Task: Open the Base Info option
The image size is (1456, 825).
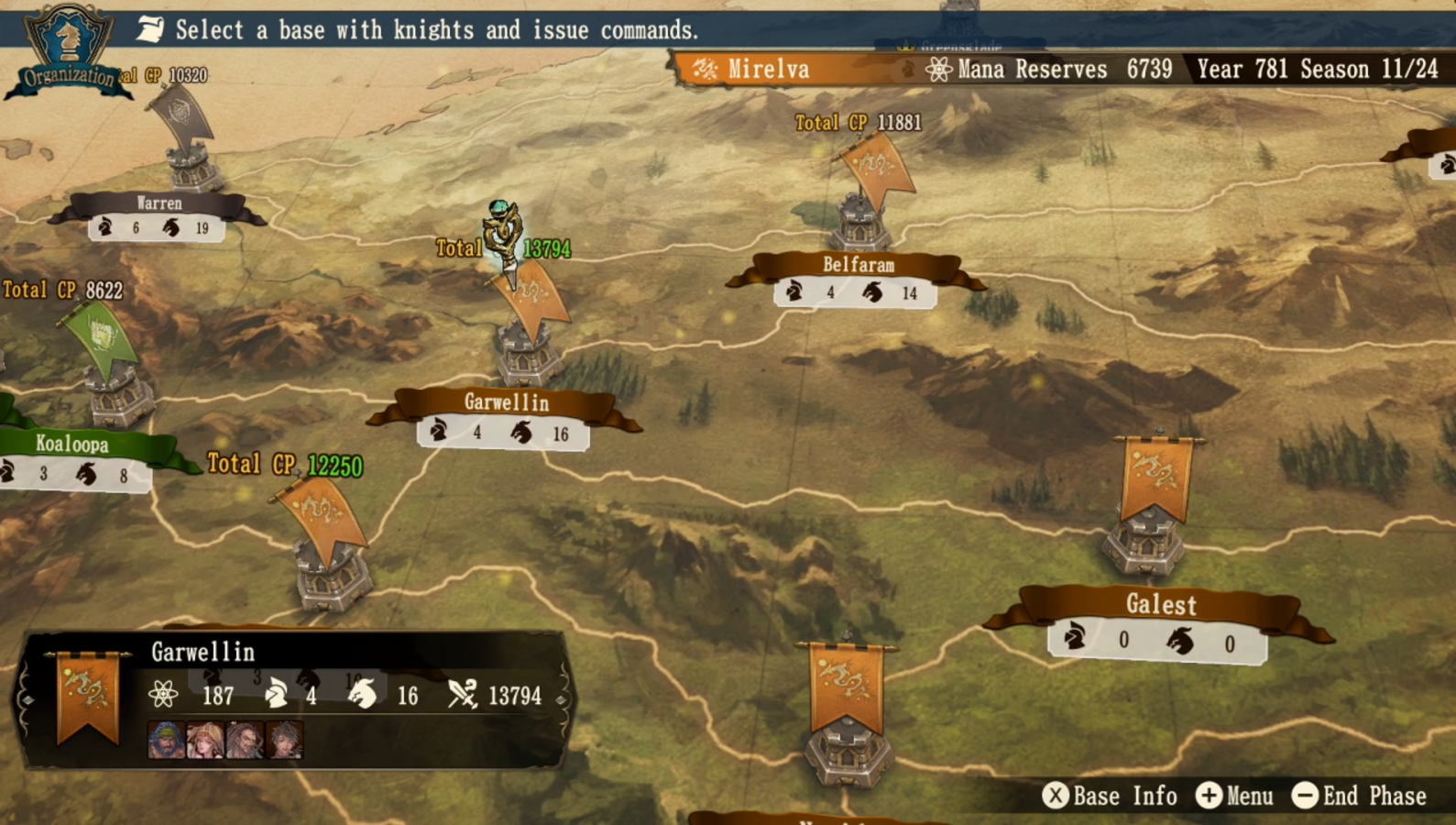Action: pyautogui.click(x=1110, y=796)
